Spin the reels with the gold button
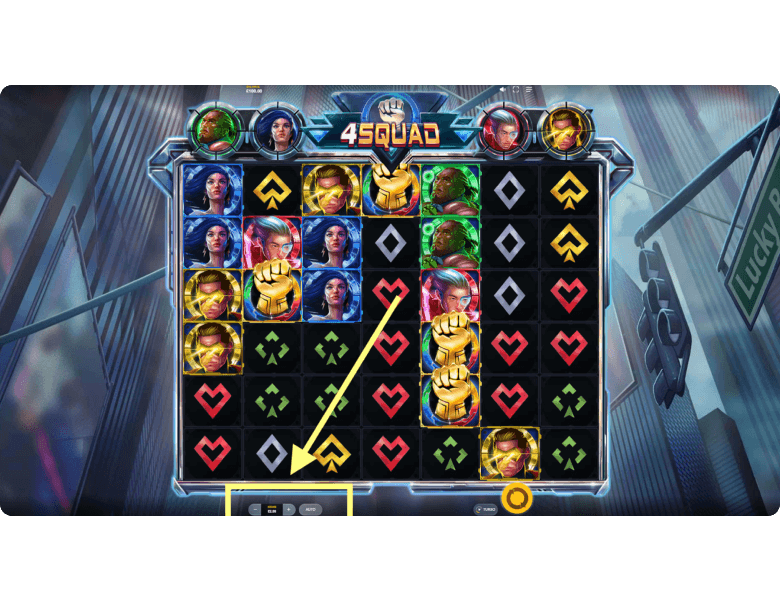Screen dimensions: 780x600 516,497
